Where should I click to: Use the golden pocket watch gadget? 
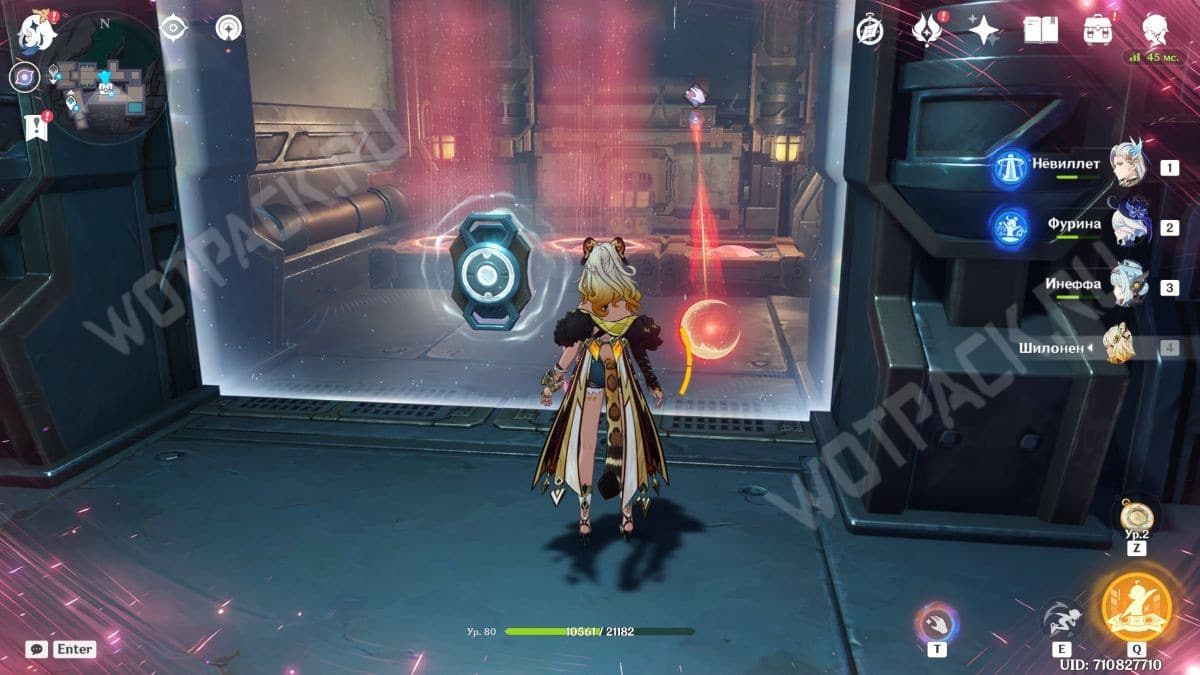(1136, 518)
